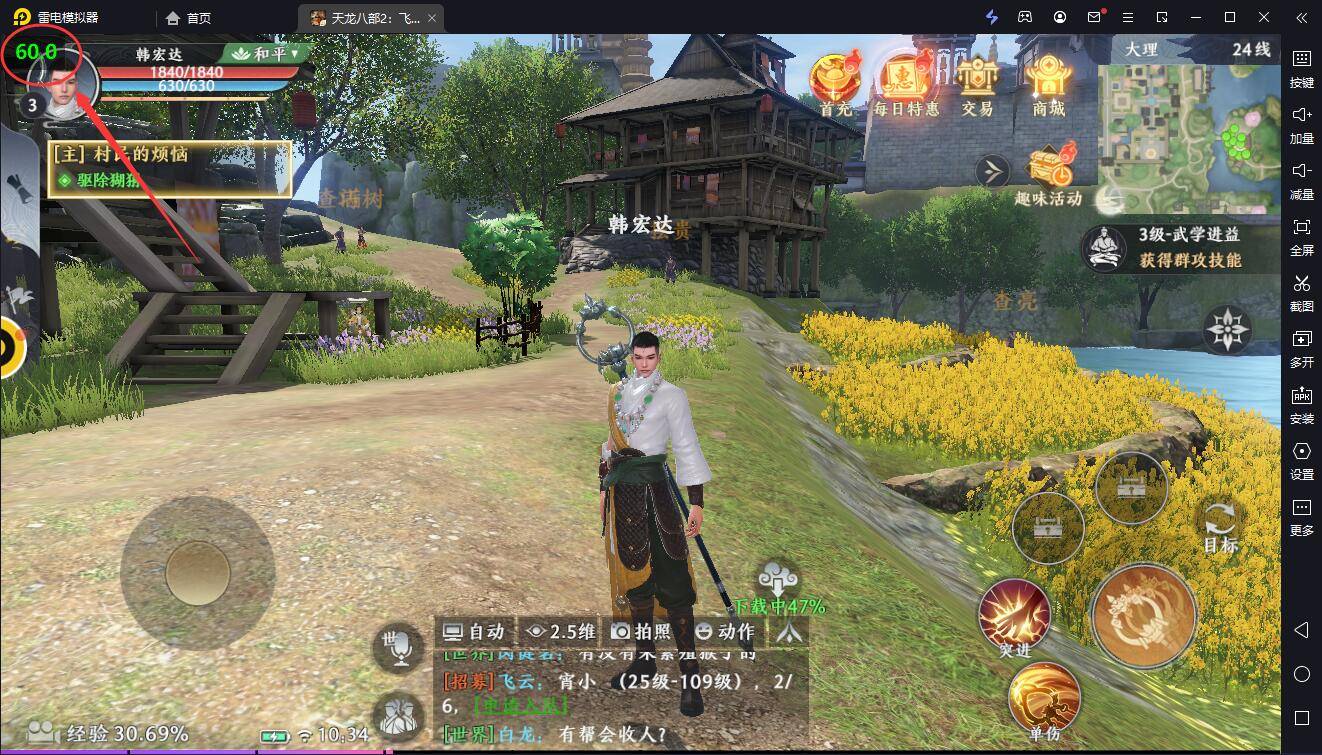Switch target with the 目标 button
Screen dimensions: 1322x755
(x=1220, y=527)
